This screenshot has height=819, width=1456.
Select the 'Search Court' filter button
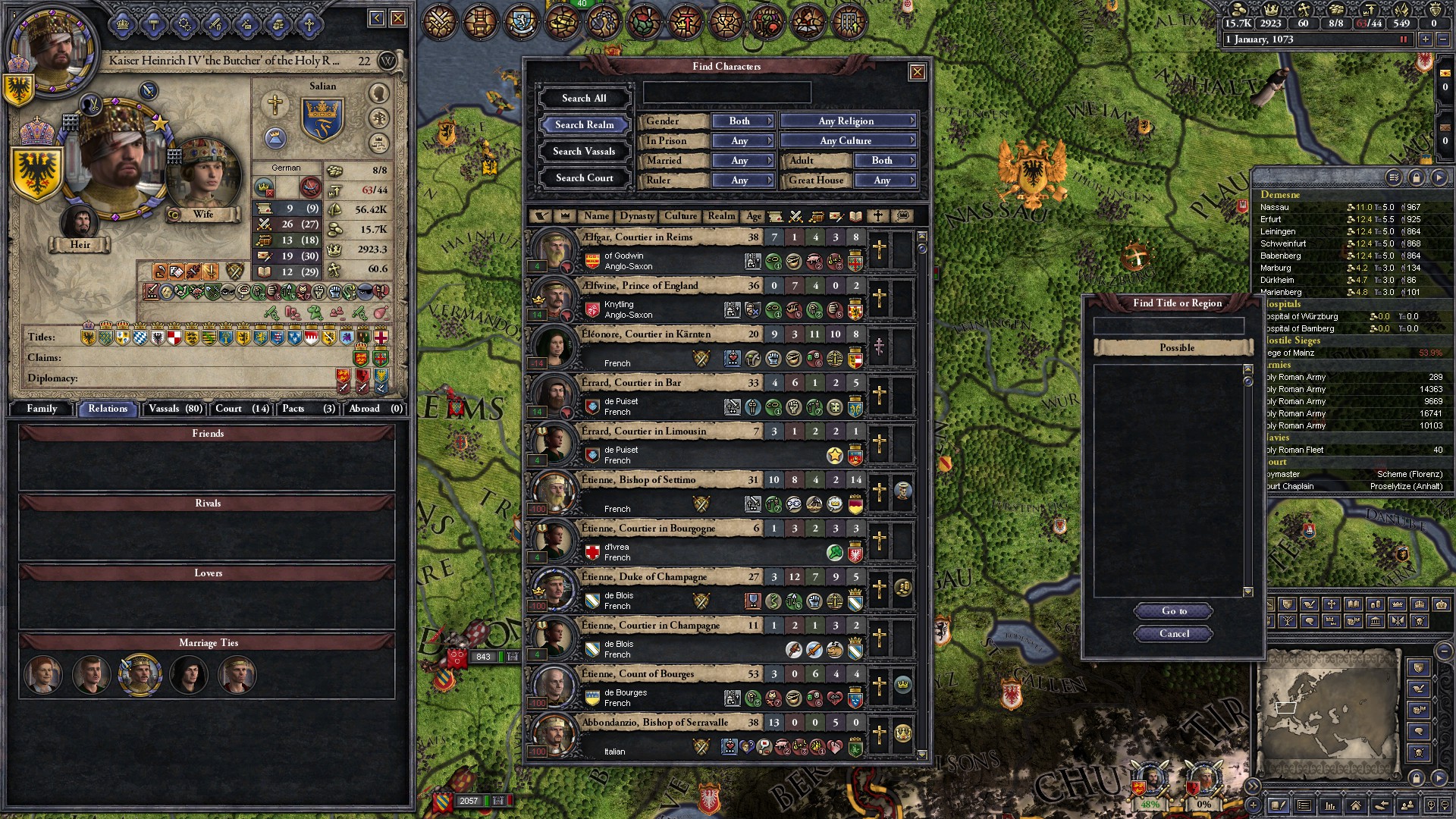coord(584,177)
